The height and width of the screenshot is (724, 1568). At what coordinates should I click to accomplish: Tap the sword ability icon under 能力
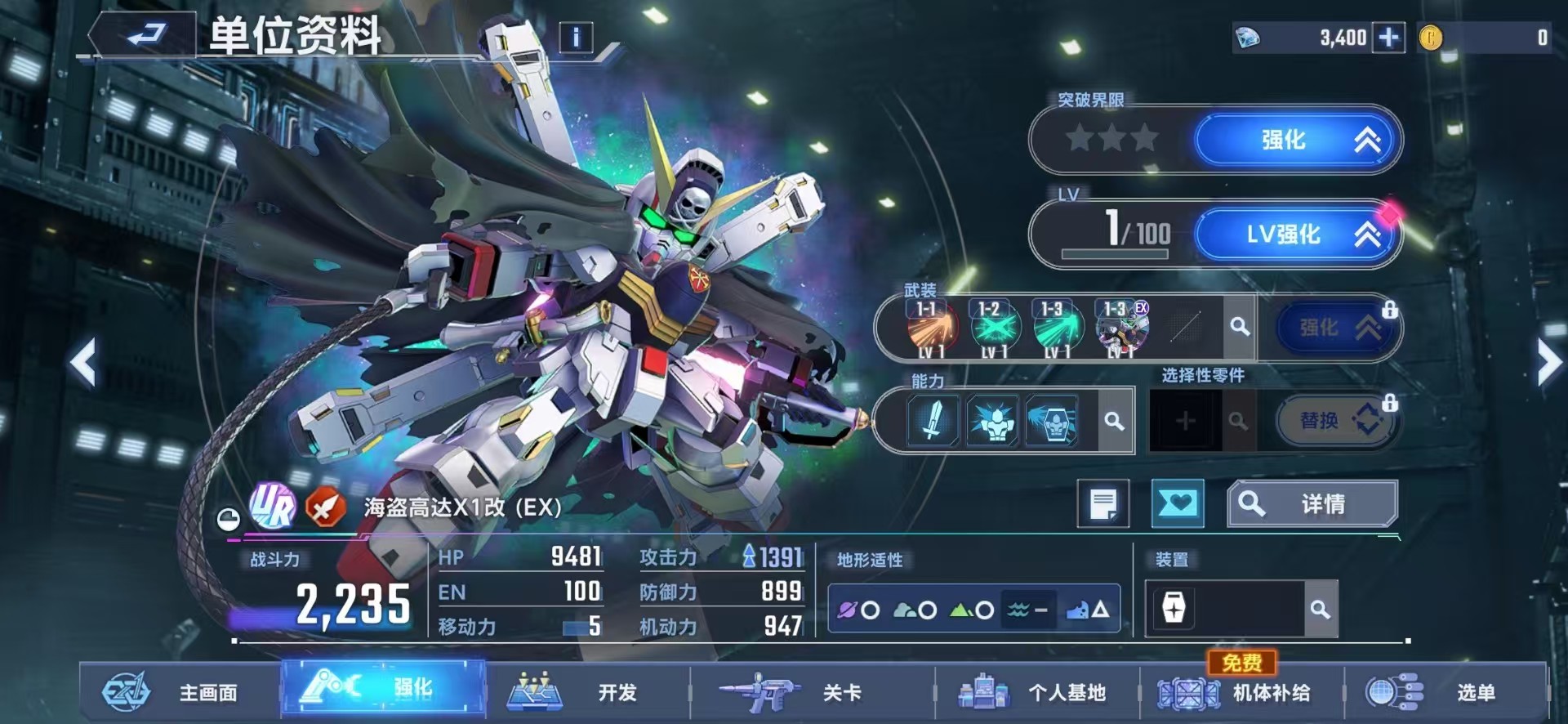click(x=931, y=422)
